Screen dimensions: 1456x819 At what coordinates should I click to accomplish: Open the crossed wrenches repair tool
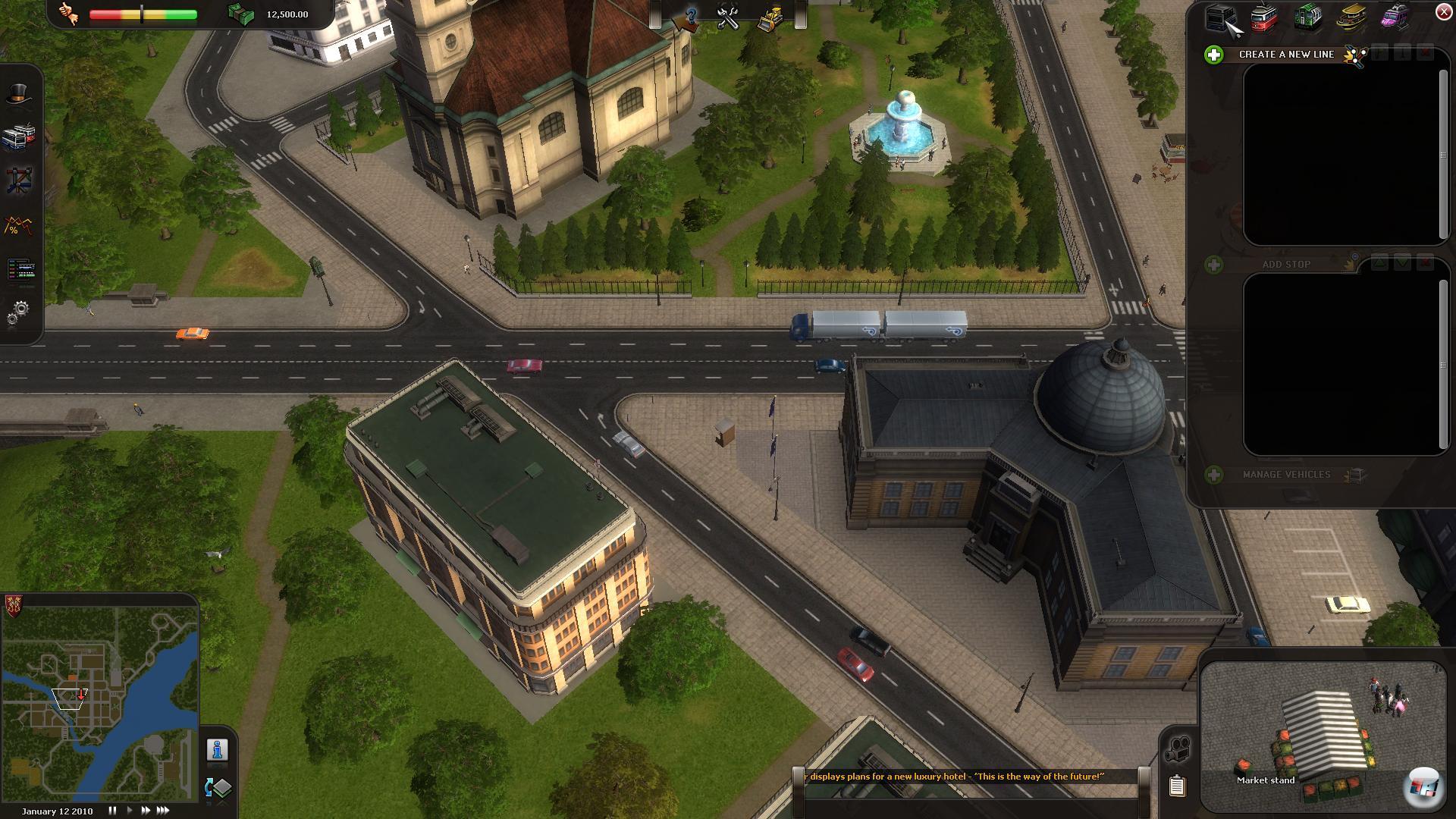728,18
